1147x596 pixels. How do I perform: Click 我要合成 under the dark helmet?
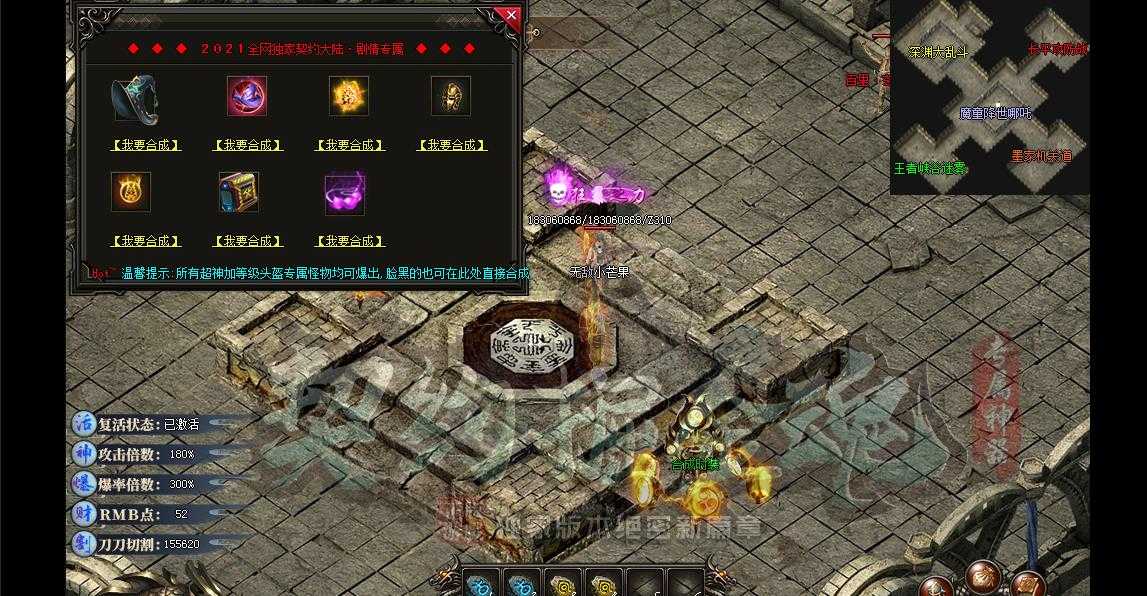[x=146, y=145]
